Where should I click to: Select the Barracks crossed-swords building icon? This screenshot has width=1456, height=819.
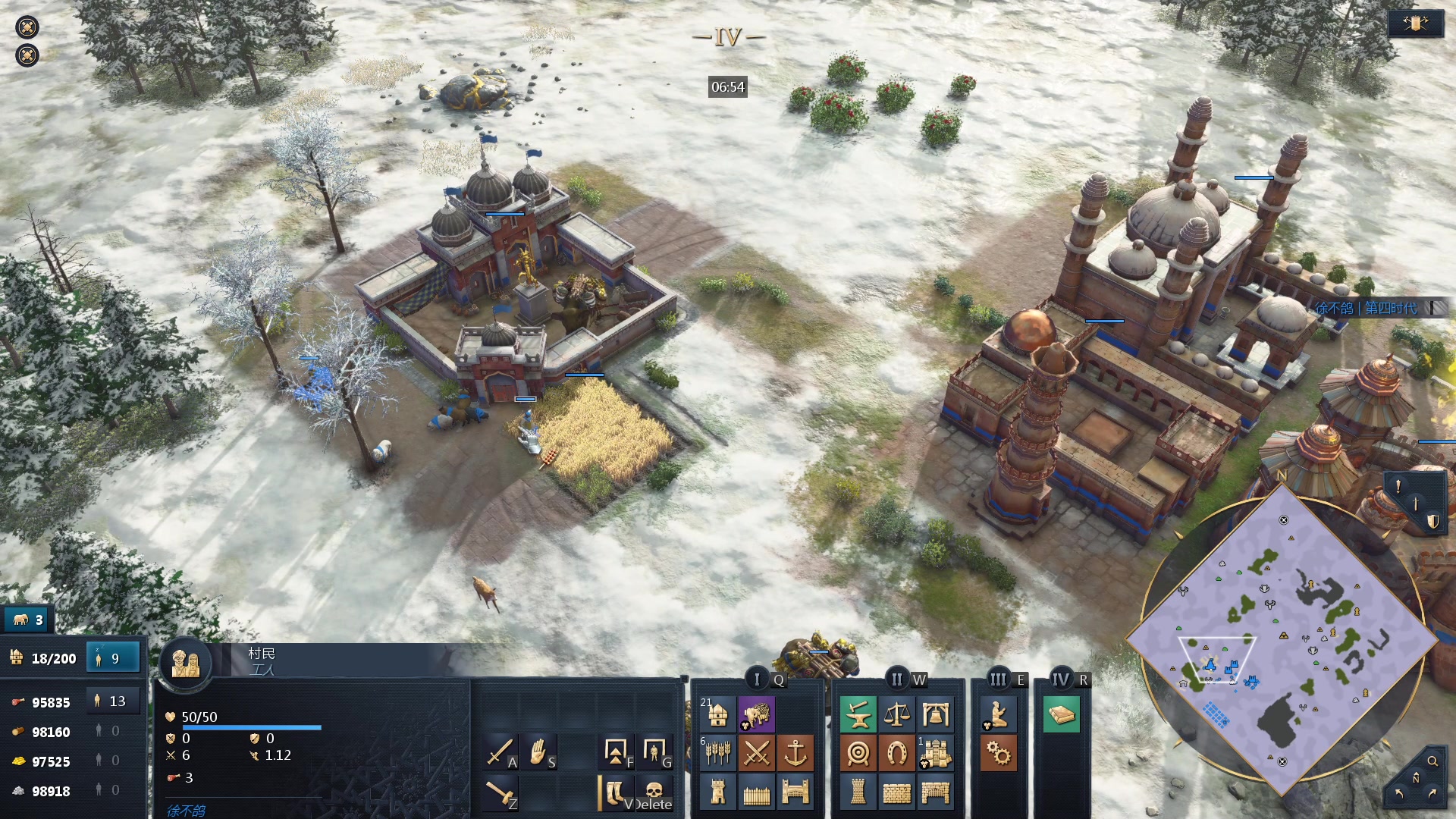pos(756,753)
